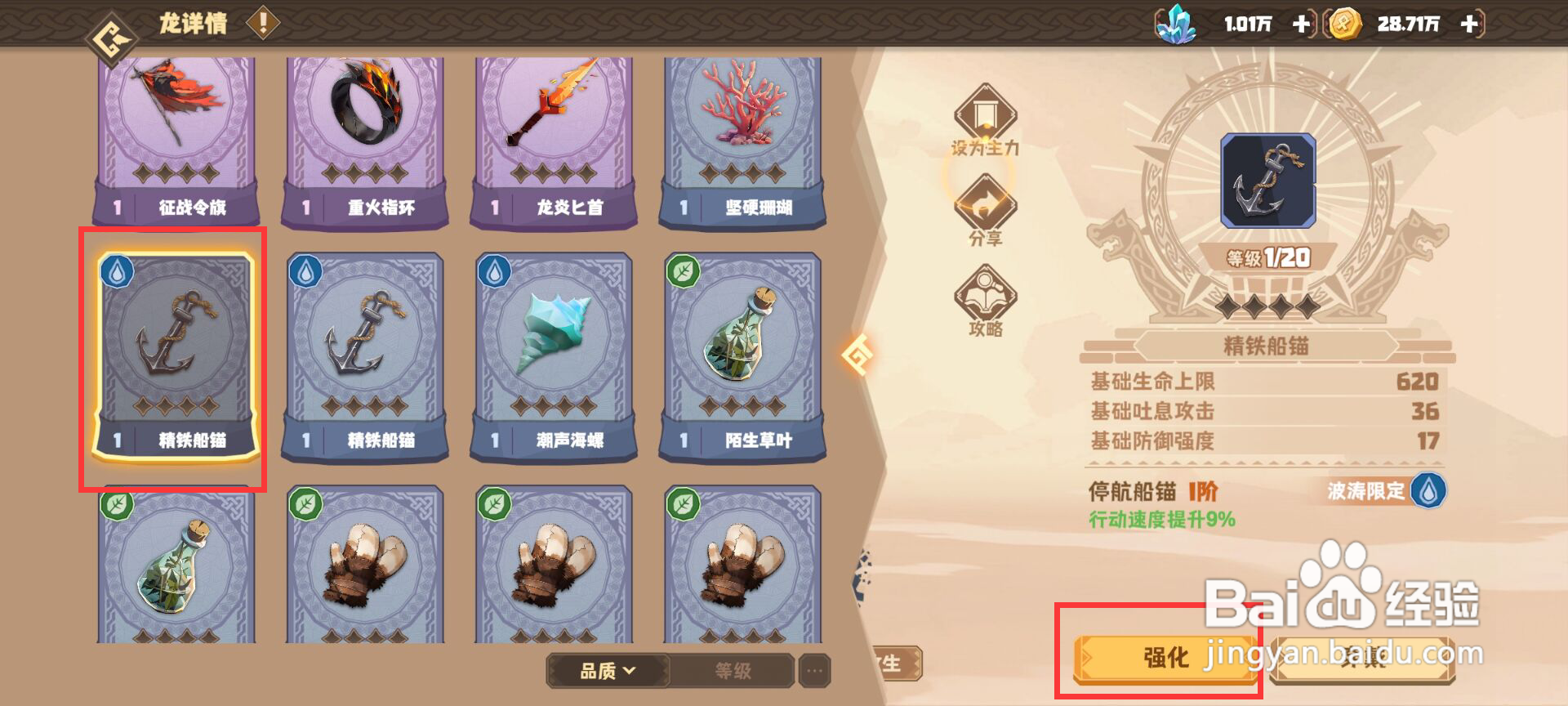Viewport: 1568px width, 706px height.
Task: Open the 分享 share icon
Action: (987, 214)
